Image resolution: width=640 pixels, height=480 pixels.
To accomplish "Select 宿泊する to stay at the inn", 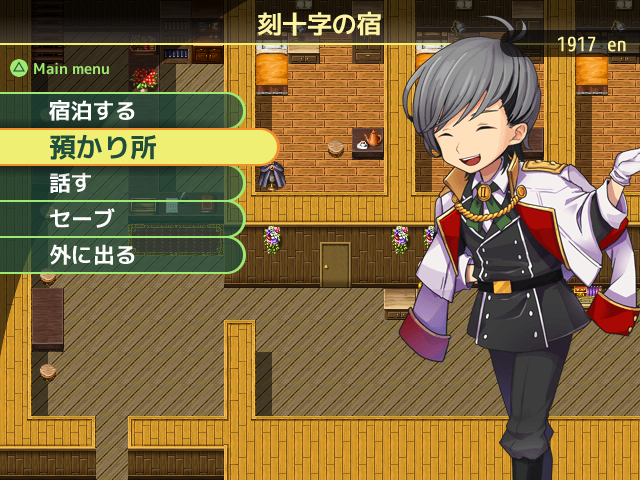I will [120, 110].
